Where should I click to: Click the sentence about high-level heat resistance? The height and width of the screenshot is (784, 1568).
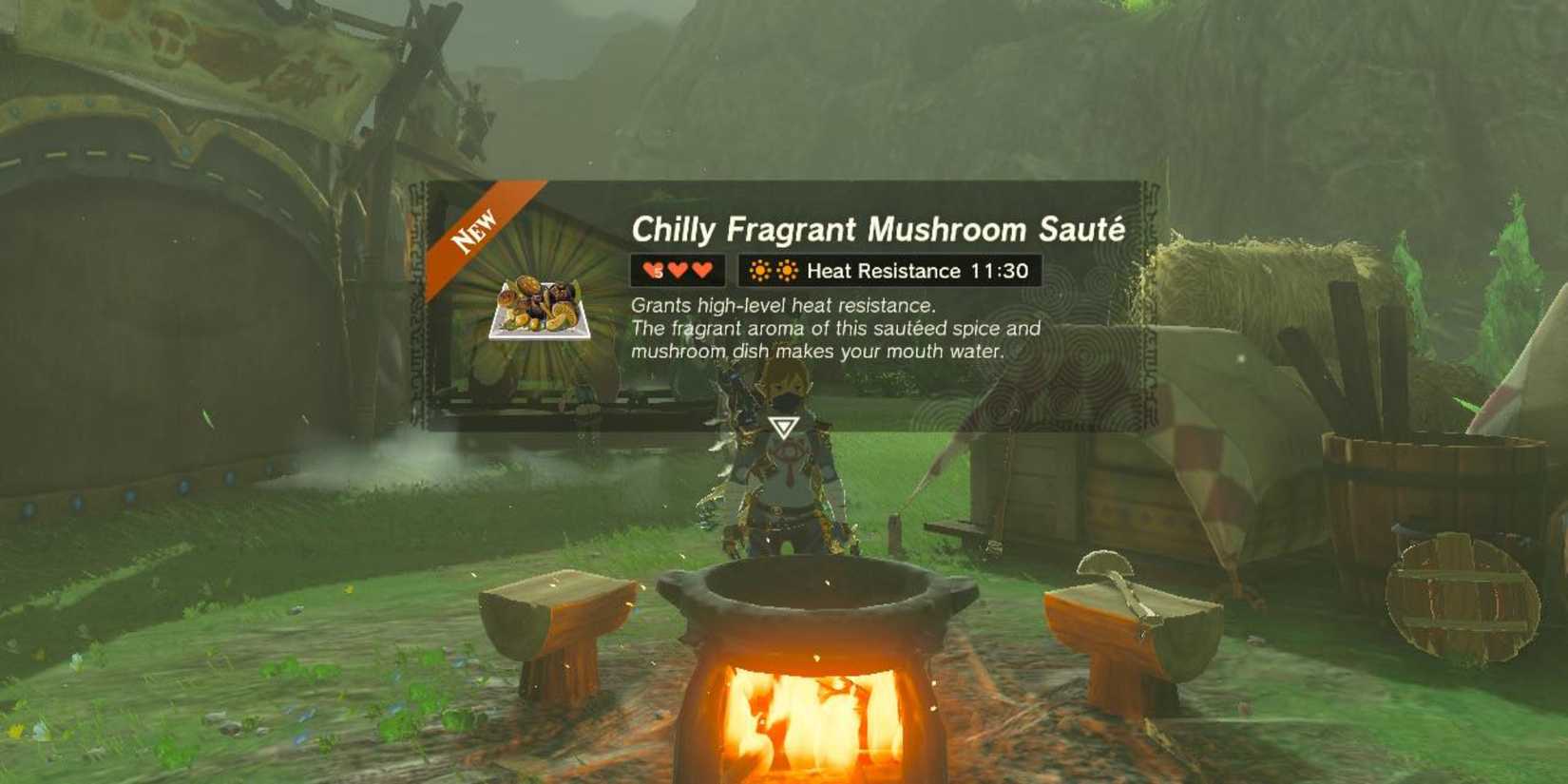781,306
